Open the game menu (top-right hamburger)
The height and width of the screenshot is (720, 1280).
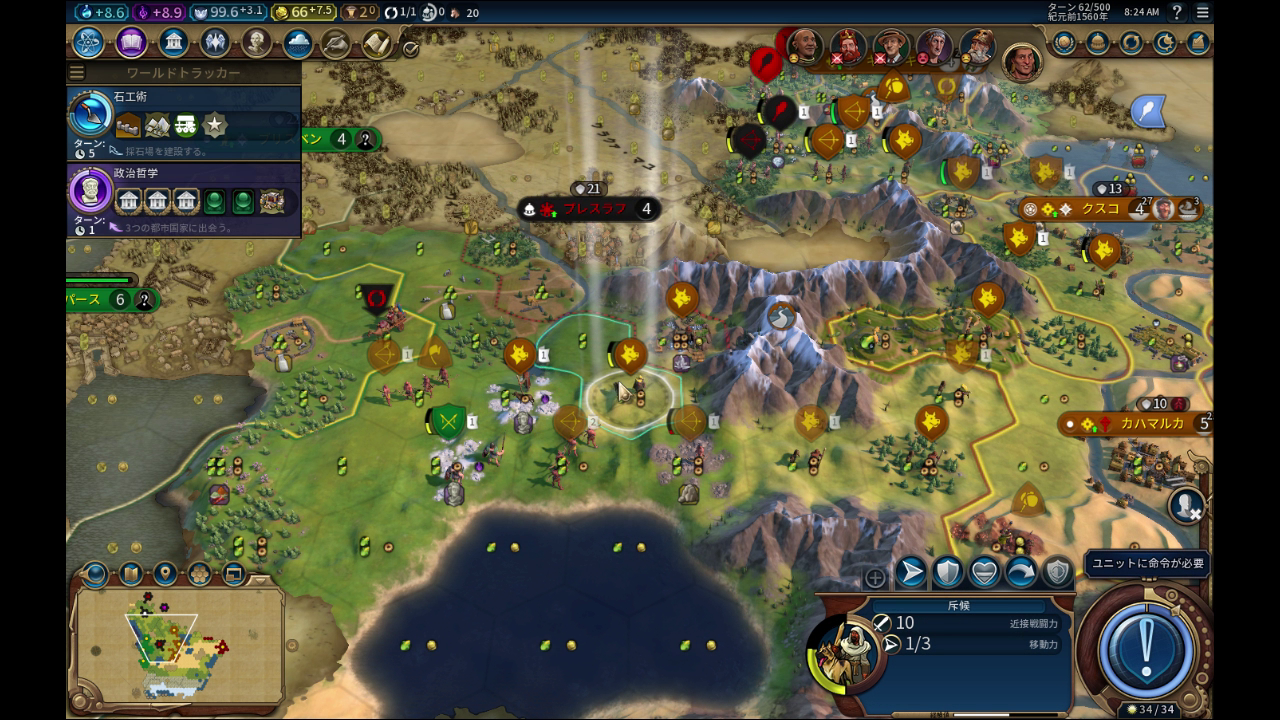coord(1203,12)
